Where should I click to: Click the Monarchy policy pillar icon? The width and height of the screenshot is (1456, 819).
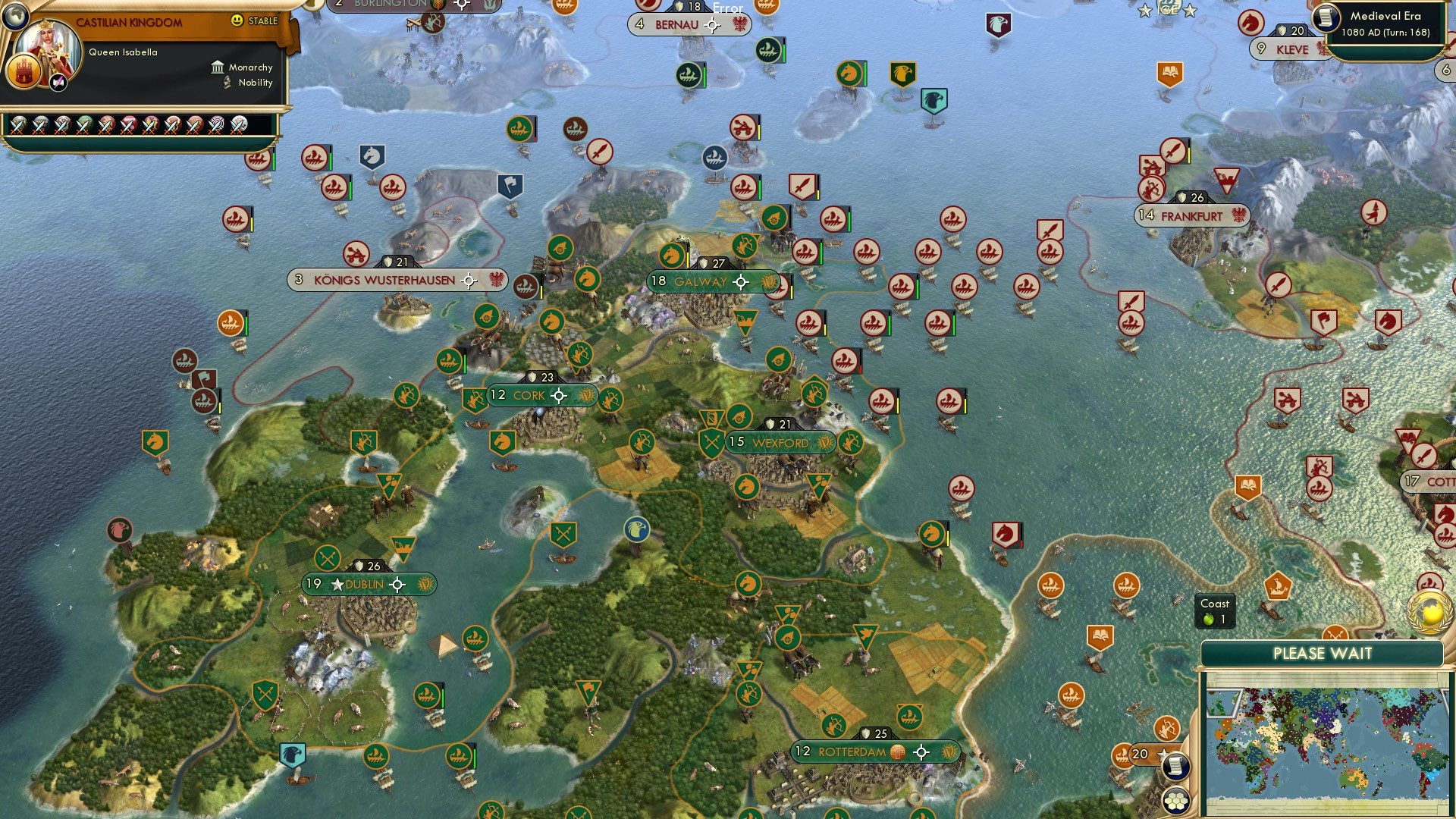[218, 68]
